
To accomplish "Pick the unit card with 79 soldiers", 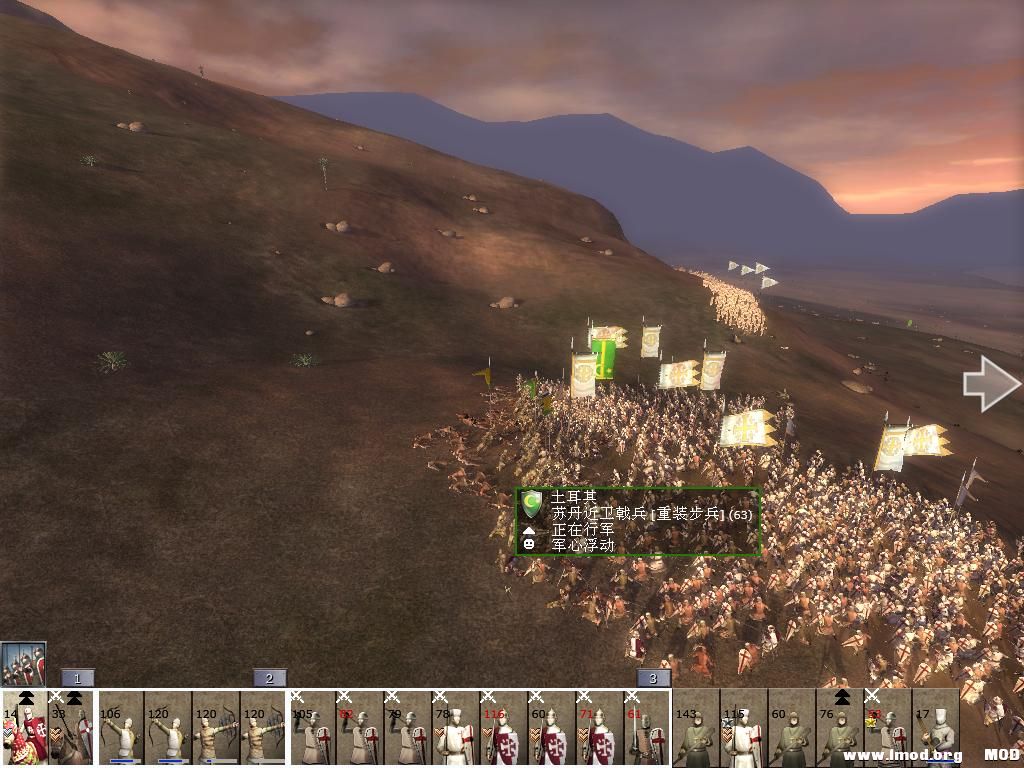I will (408, 730).
